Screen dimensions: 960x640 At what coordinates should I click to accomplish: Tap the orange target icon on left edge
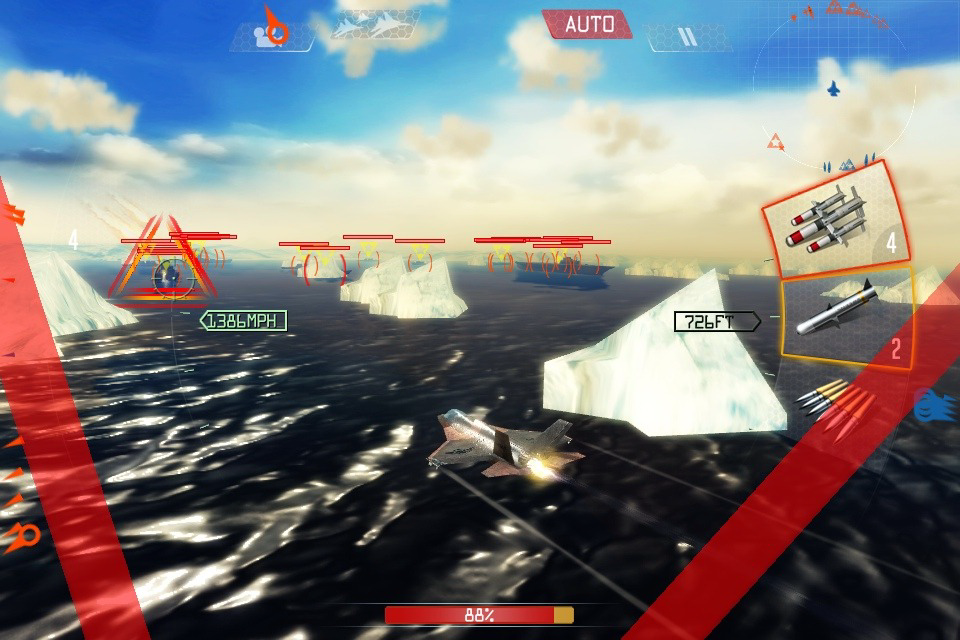click(24, 537)
